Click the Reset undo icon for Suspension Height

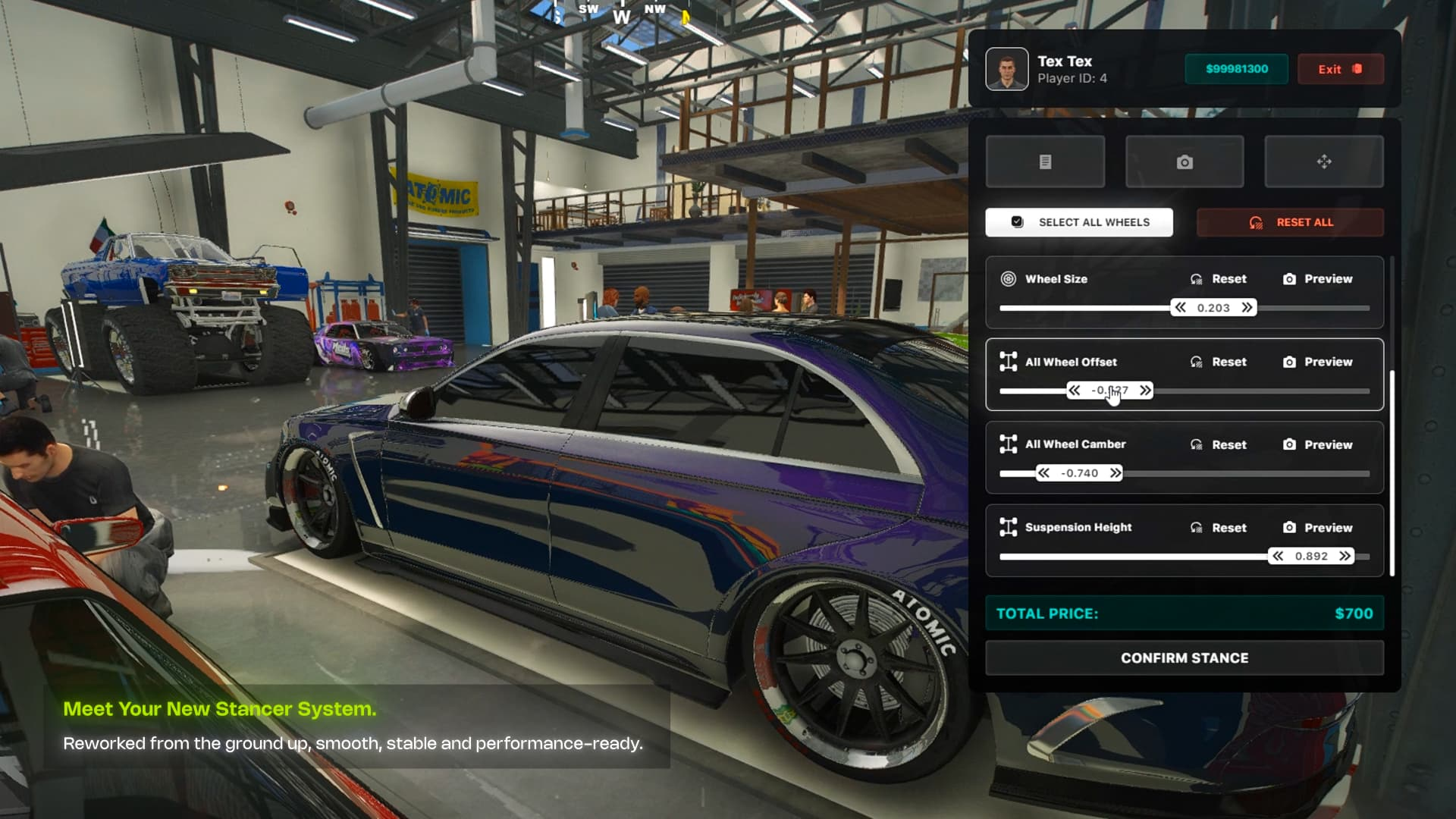point(1197,527)
